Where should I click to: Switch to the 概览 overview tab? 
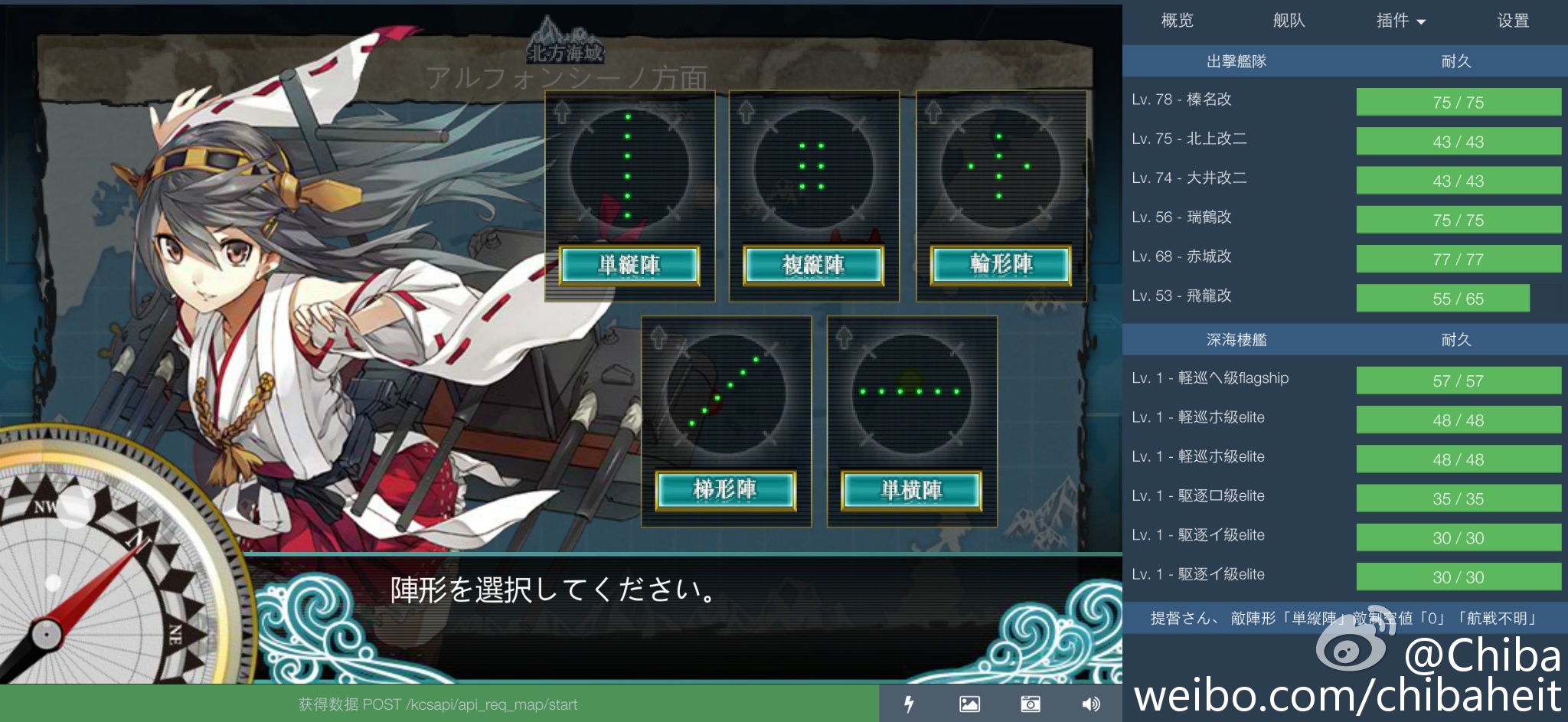pyautogui.click(x=1177, y=21)
